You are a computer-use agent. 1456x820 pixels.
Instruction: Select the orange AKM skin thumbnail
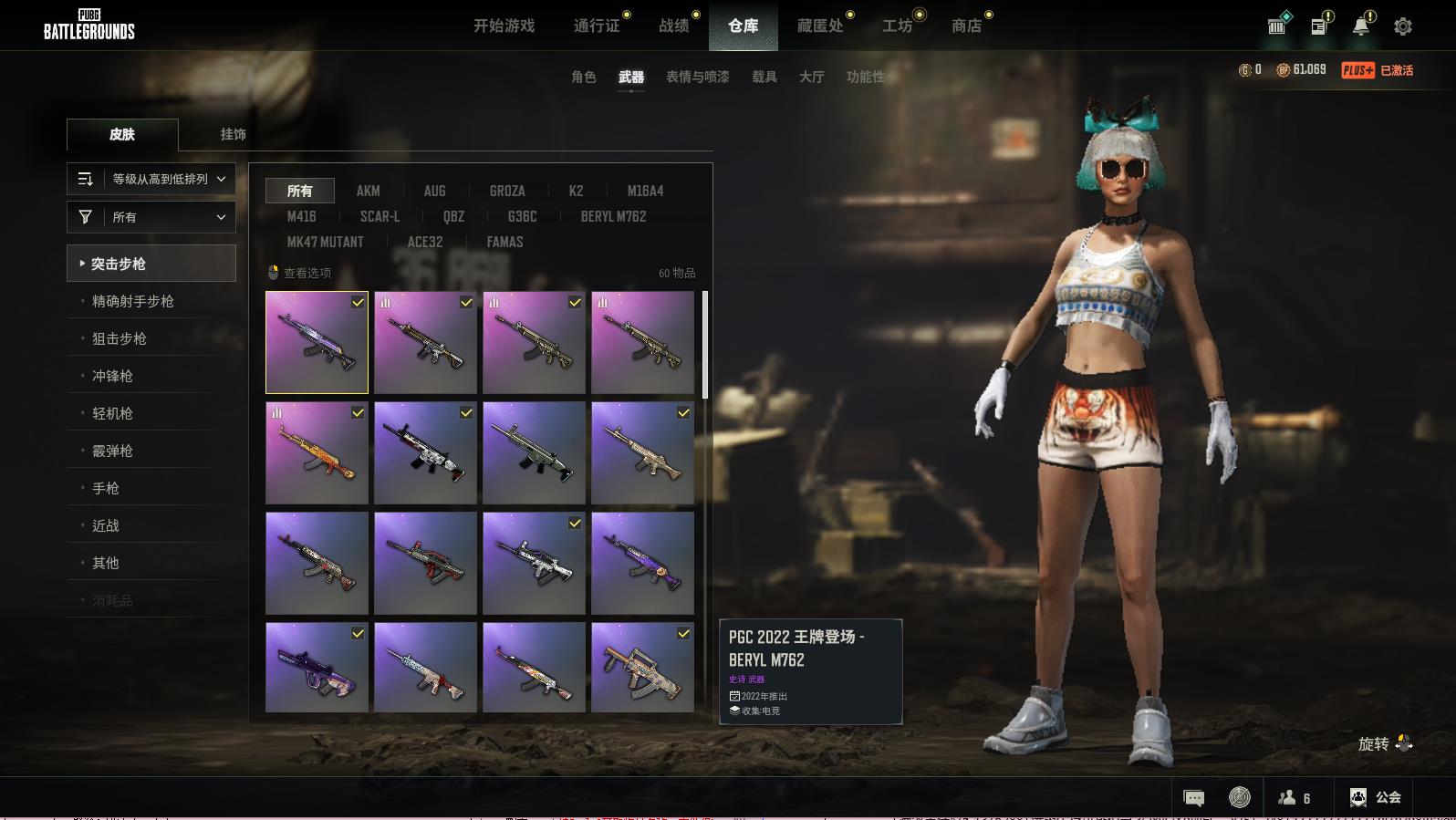(317, 453)
